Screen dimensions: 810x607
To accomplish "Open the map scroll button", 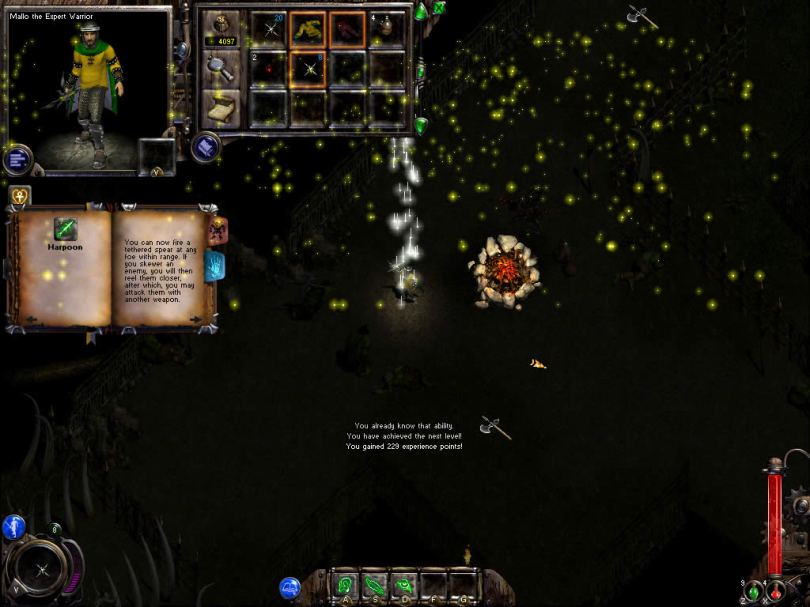I will pyautogui.click(x=220, y=105).
